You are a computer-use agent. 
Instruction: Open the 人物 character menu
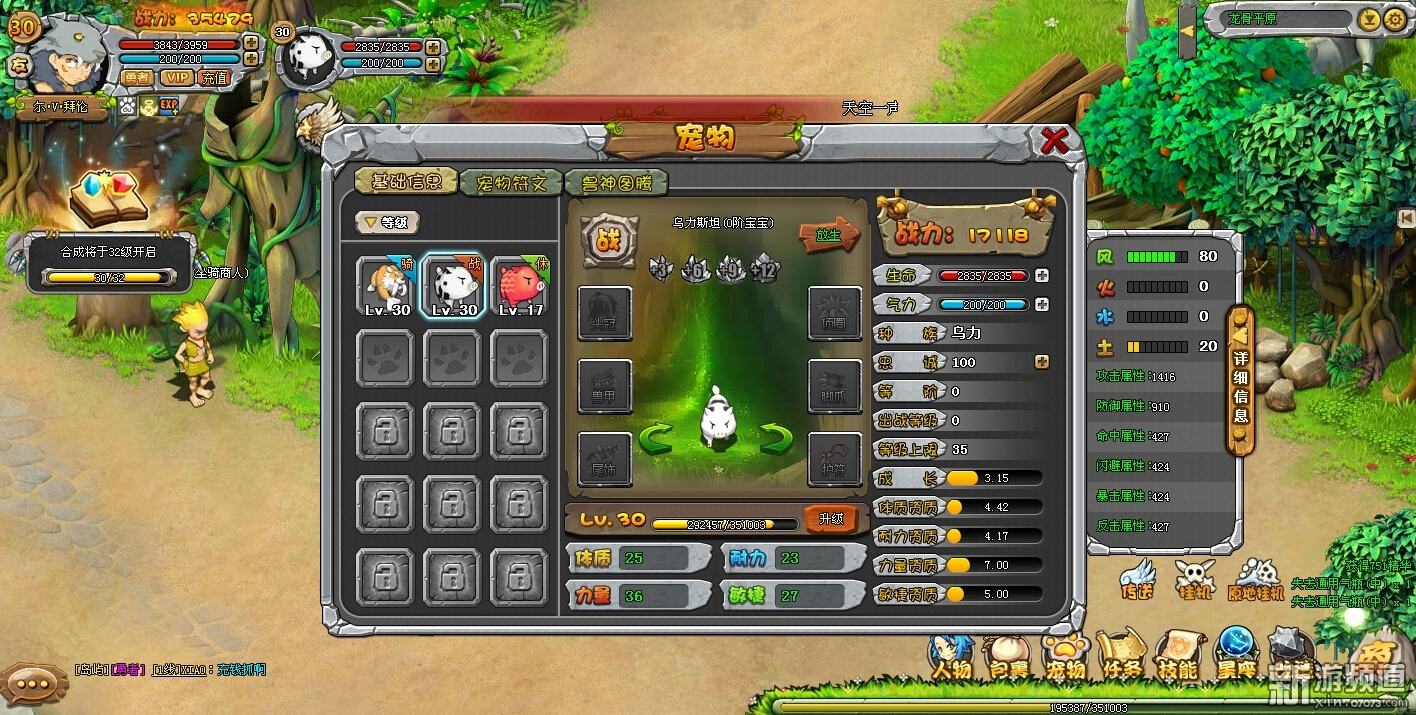coord(951,659)
